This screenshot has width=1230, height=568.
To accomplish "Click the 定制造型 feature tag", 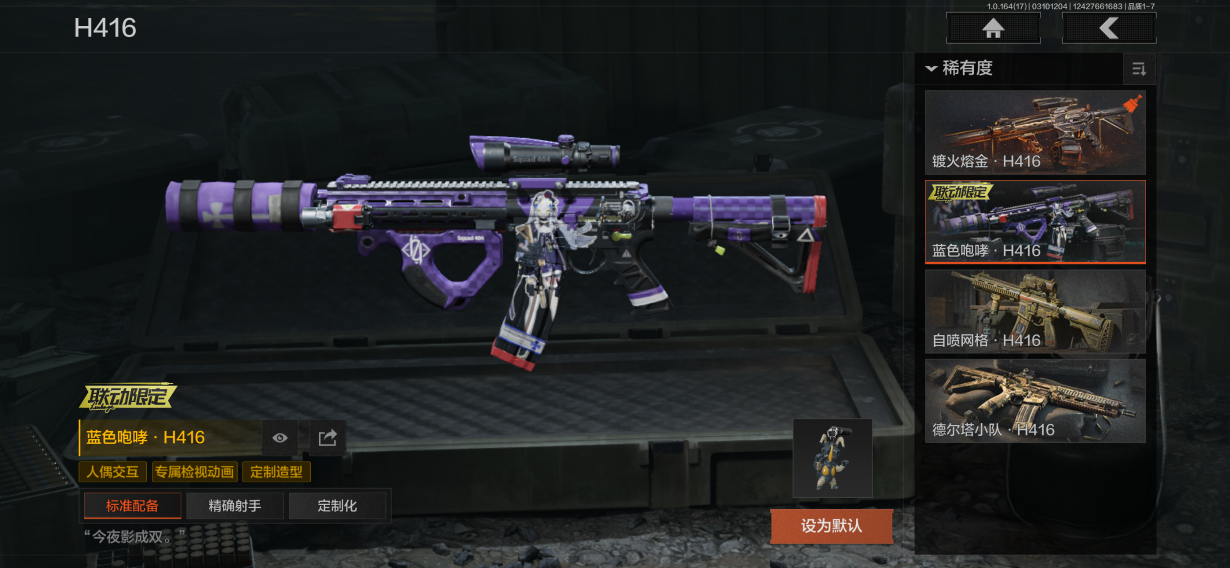I will (x=276, y=472).
